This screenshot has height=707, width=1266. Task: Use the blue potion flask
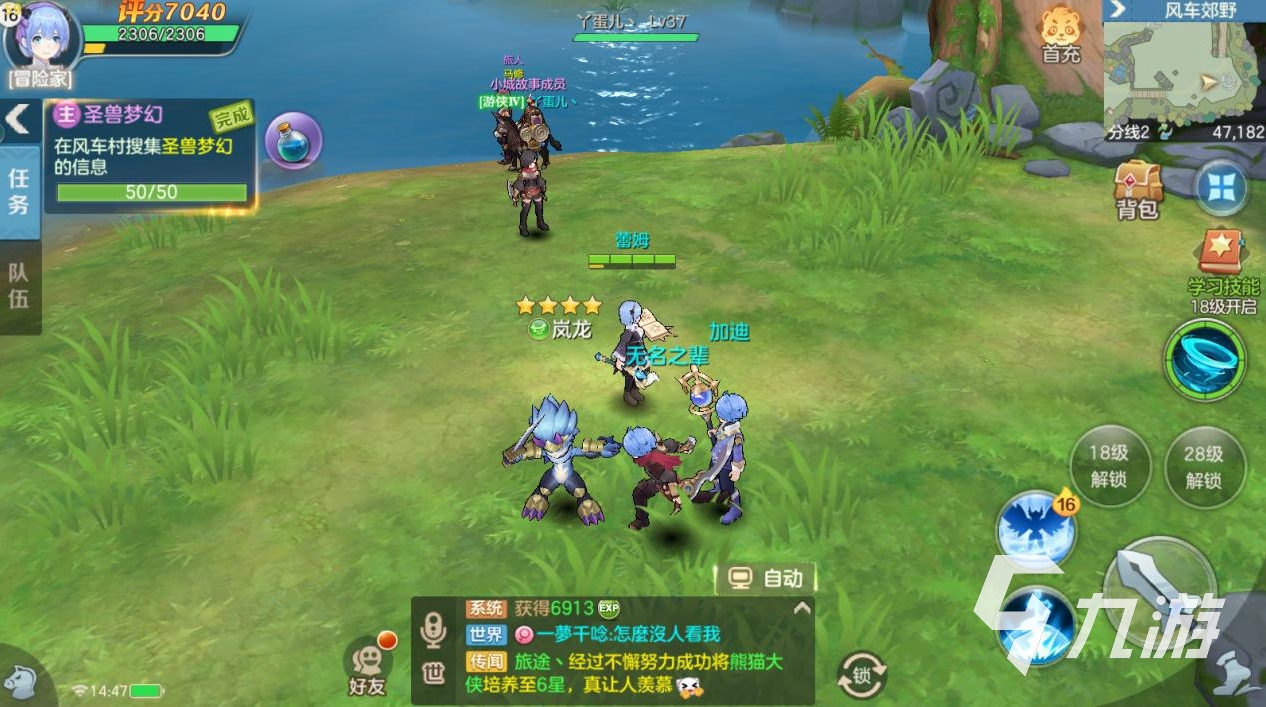point(293,141)
